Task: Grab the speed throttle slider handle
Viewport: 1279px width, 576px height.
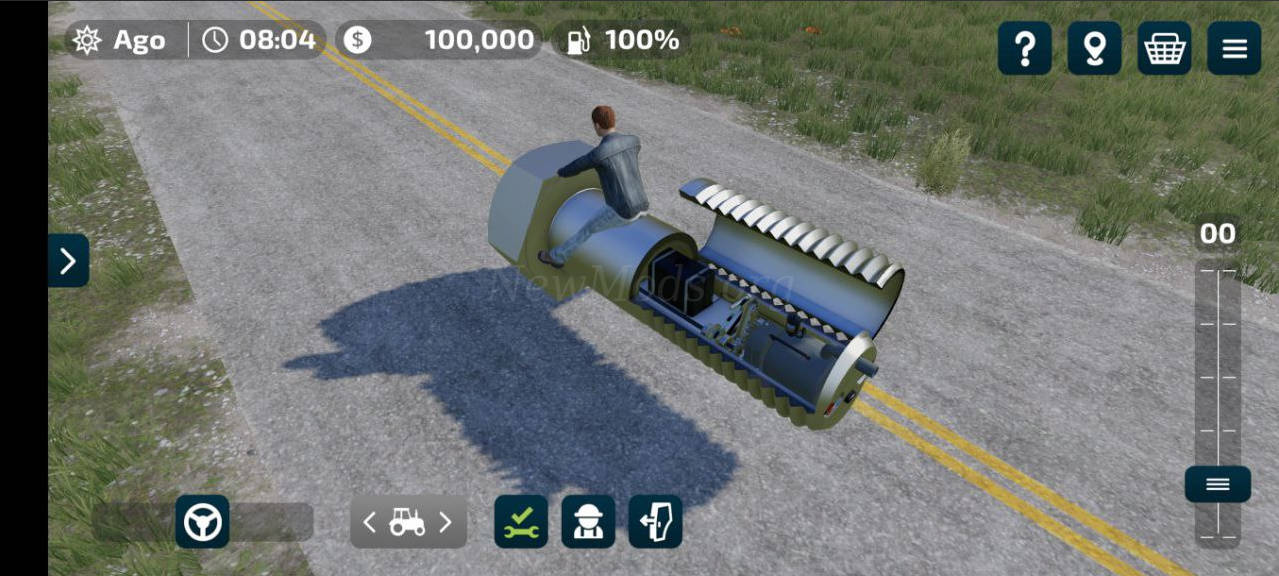Action: [1217, 484]
